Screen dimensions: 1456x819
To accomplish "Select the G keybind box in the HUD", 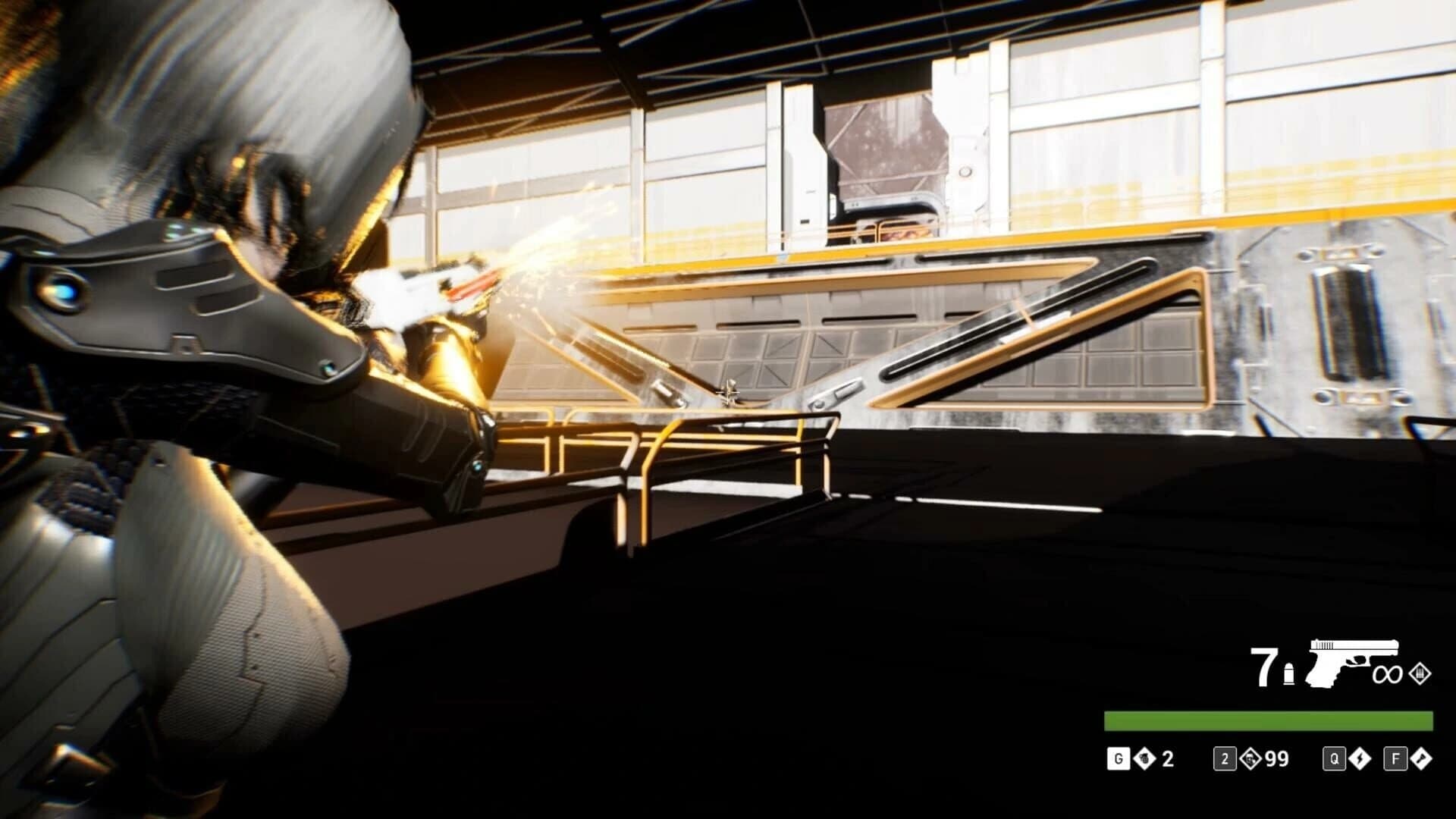I will pyautogui.click(x=1119, y=758).
